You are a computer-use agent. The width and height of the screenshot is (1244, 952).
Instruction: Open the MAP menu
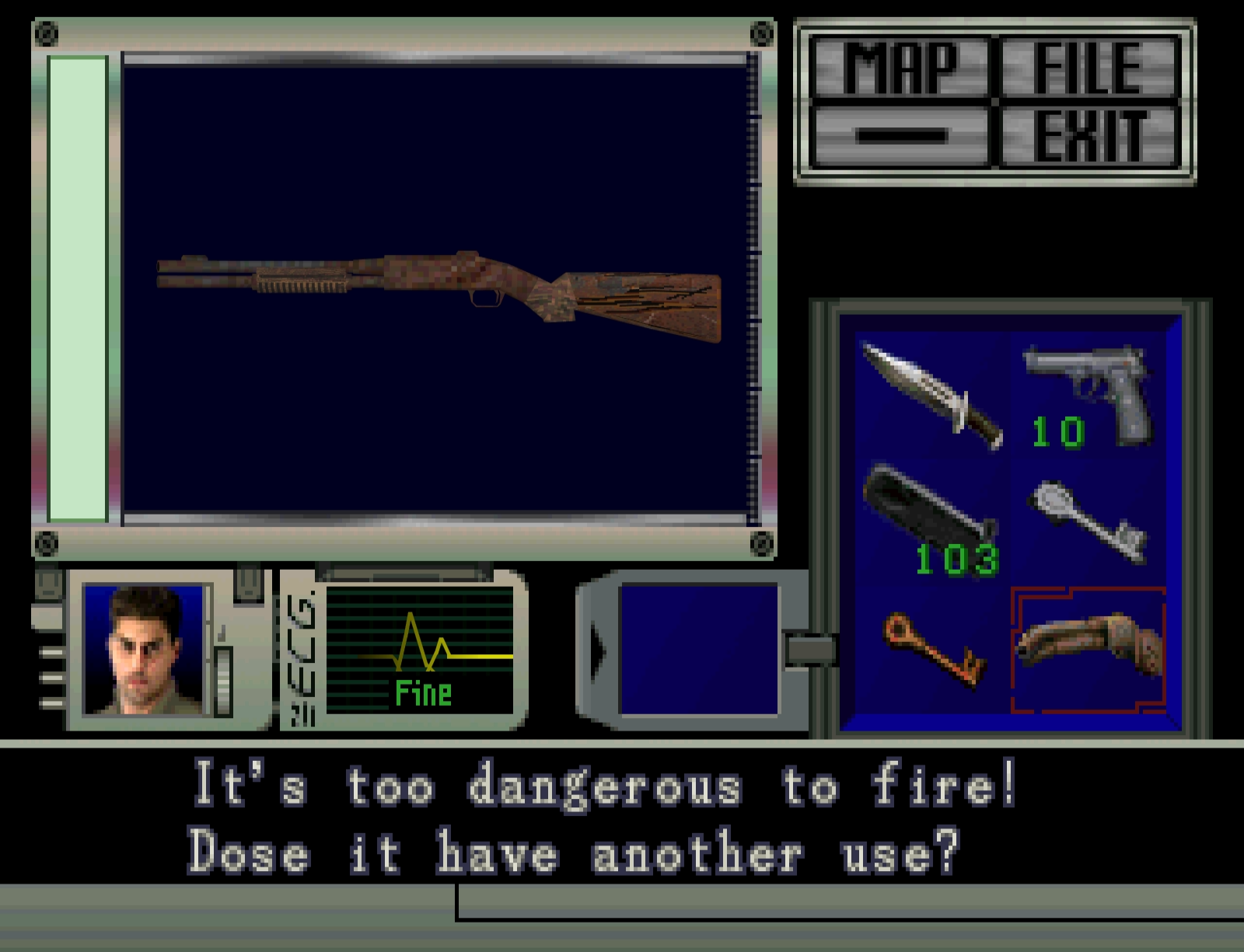(x=900, y=67)
